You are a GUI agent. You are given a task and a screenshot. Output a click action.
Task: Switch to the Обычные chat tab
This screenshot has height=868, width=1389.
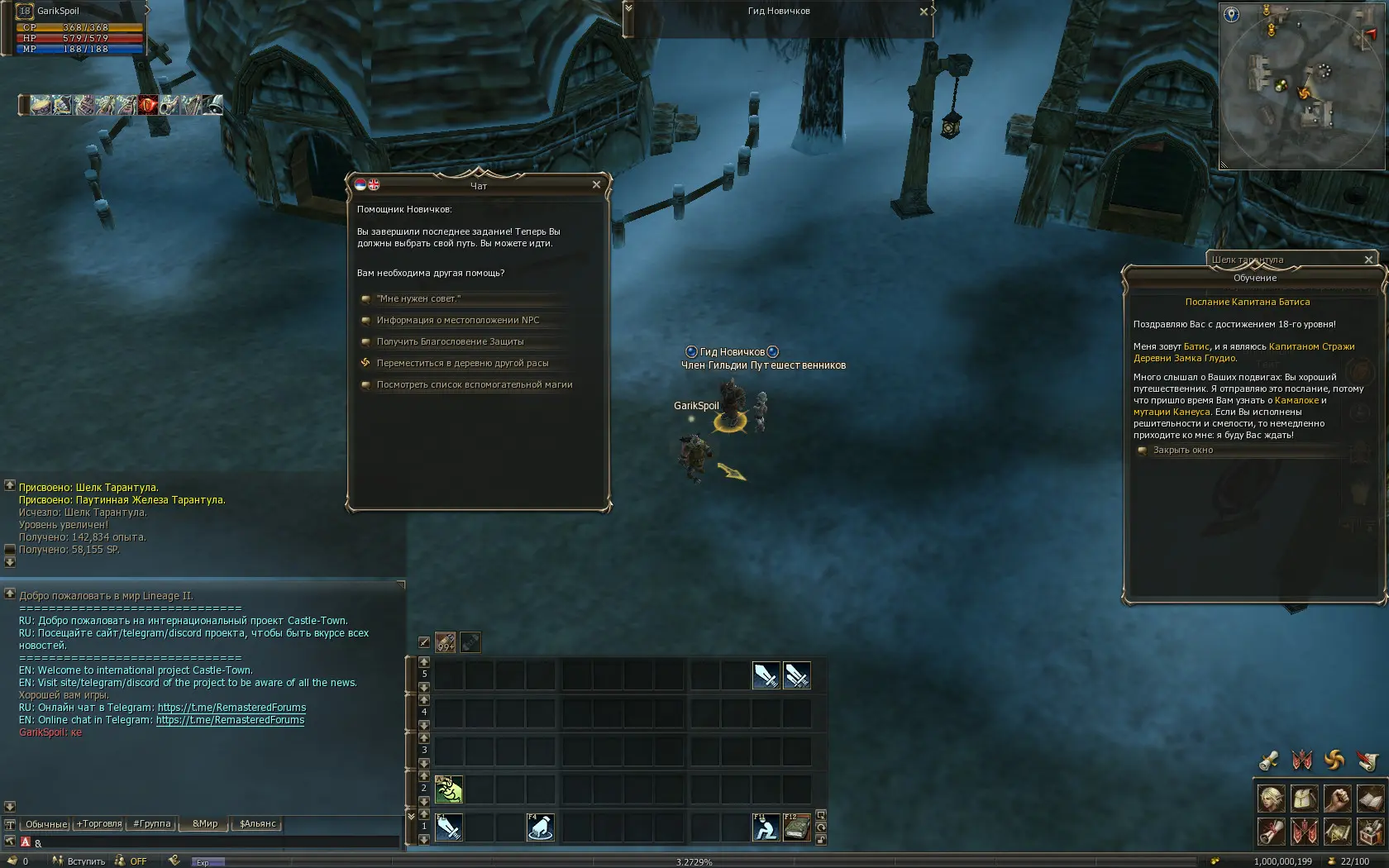45,824
